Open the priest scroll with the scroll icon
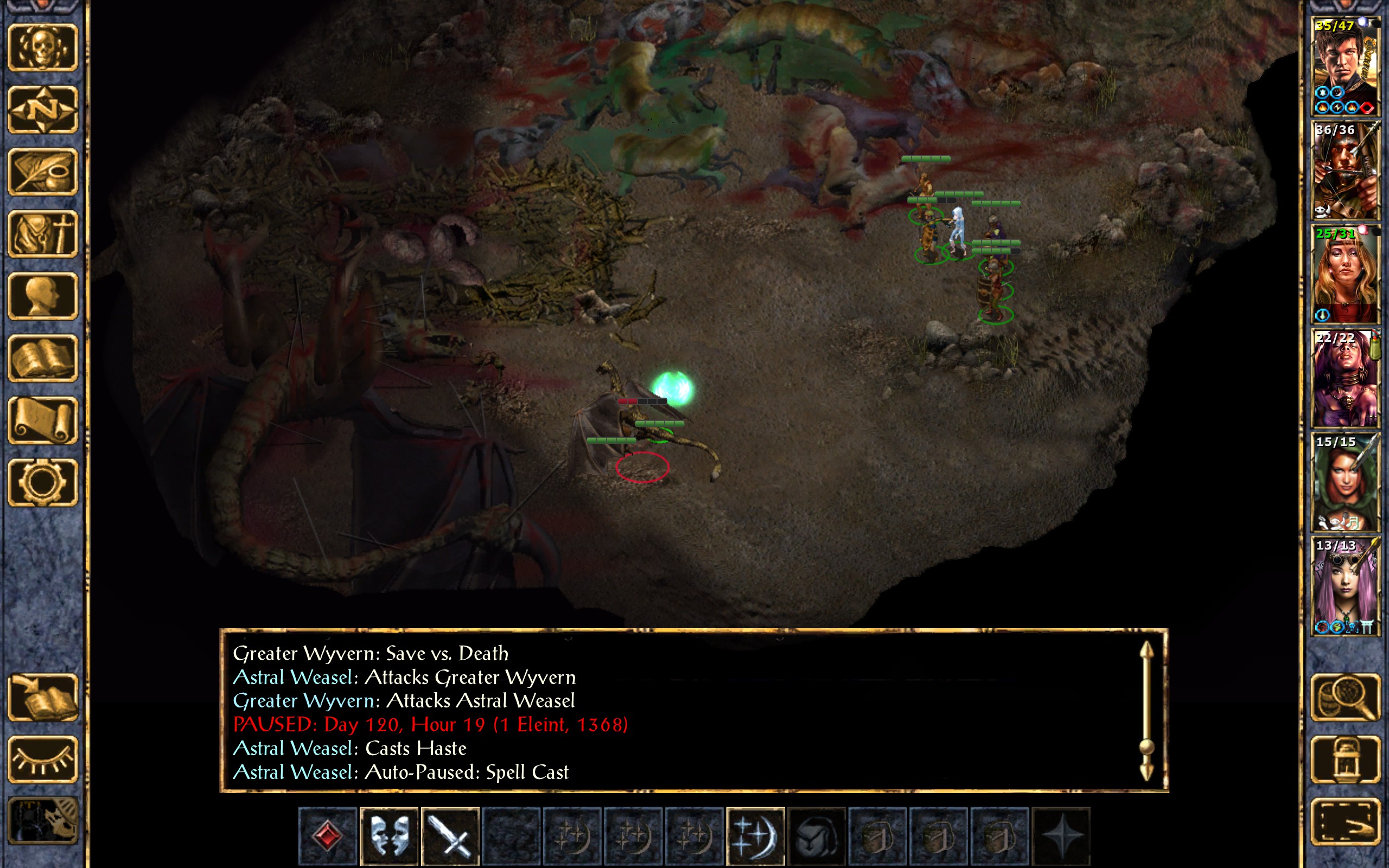Viewport: 1389px width, 868px height. tap(43, 420)
